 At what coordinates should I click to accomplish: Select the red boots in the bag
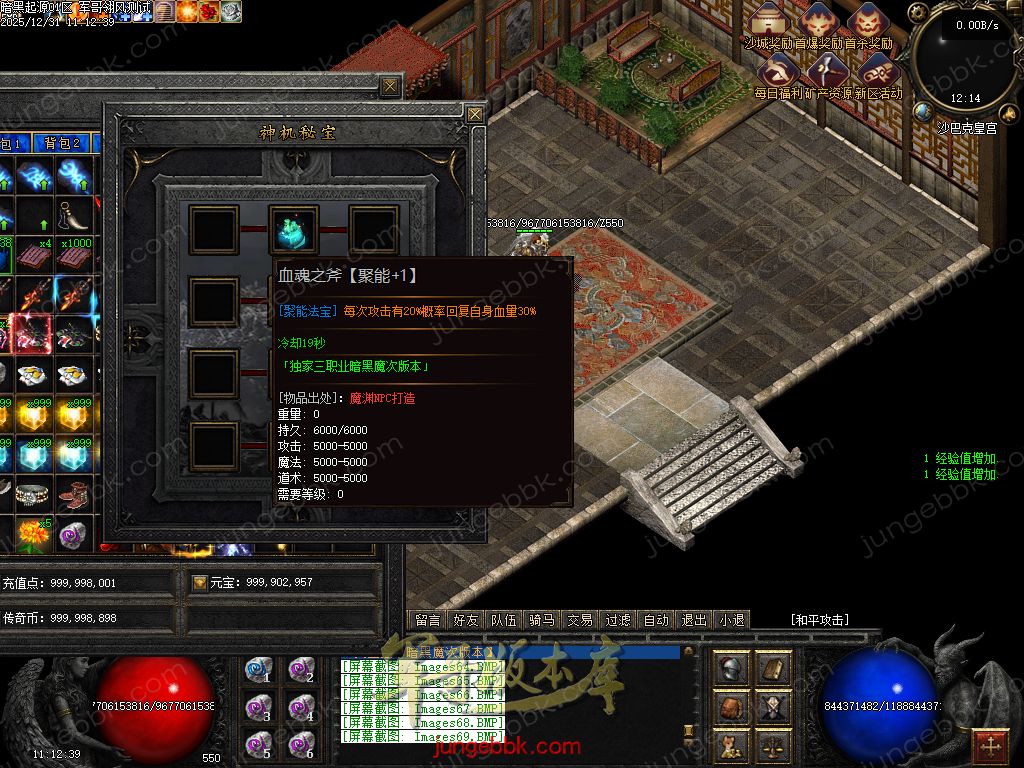point(72,492)
